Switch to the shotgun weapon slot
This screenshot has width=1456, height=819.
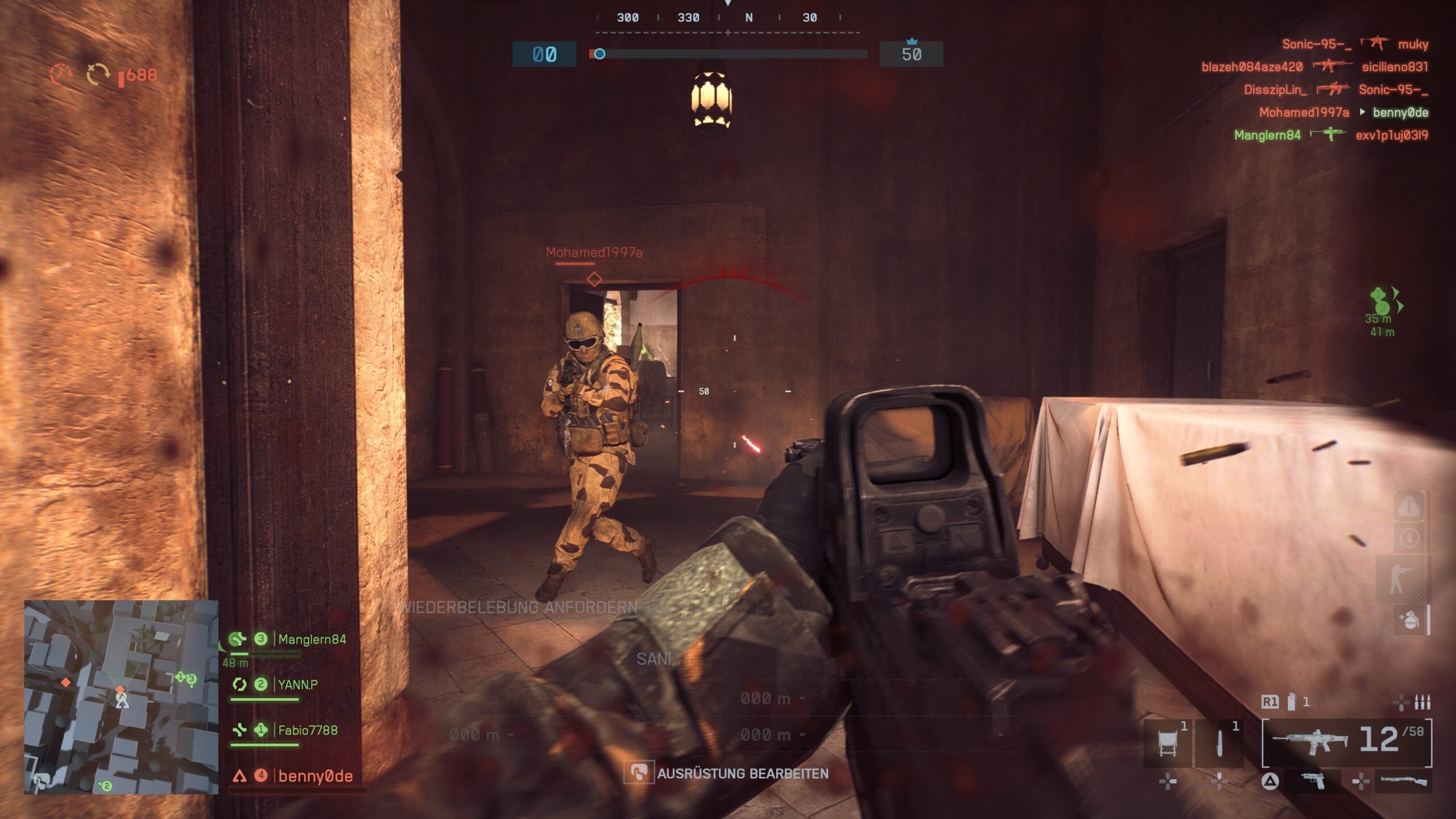tap(1404, 781)
